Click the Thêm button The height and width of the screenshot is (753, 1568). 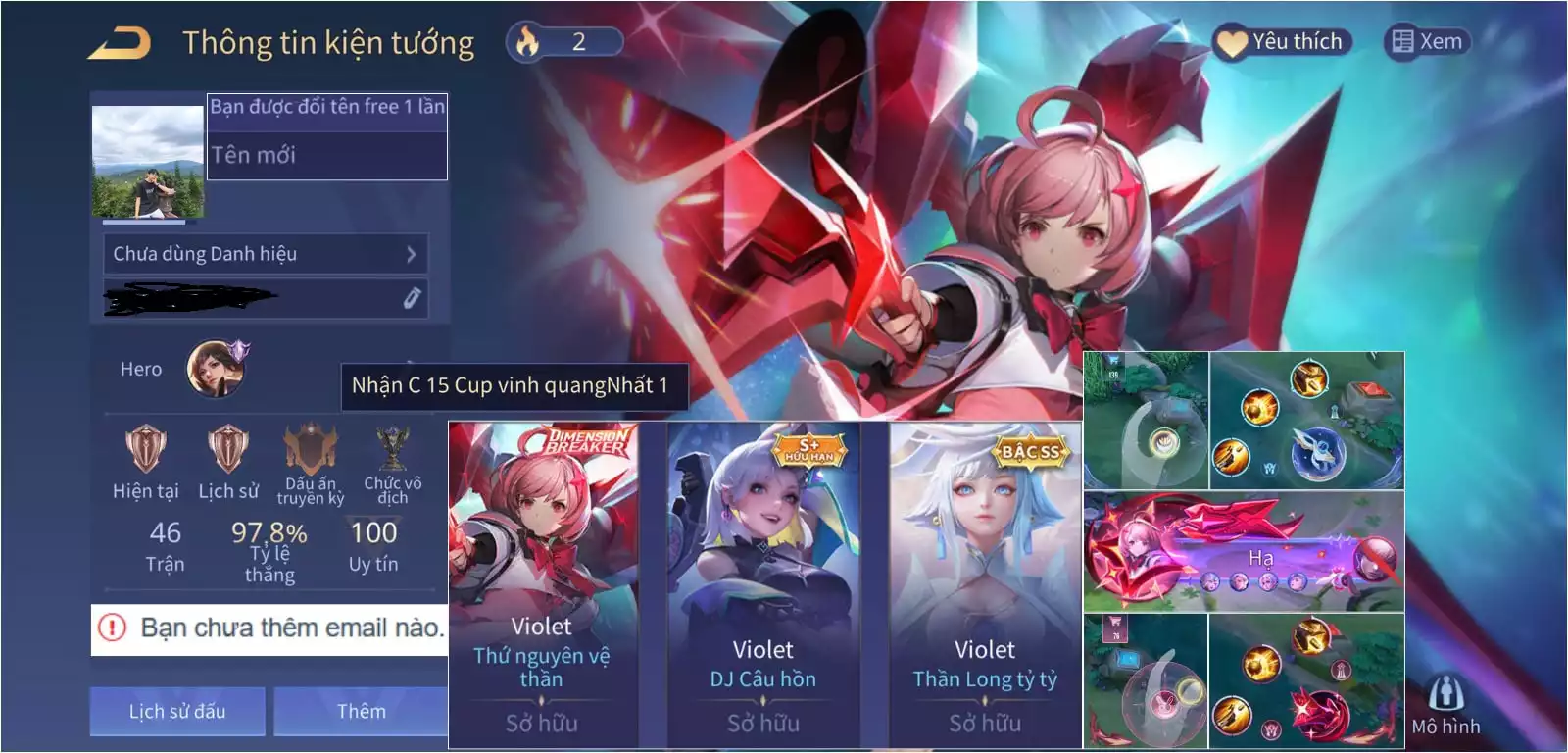click(x=361, y=711)
